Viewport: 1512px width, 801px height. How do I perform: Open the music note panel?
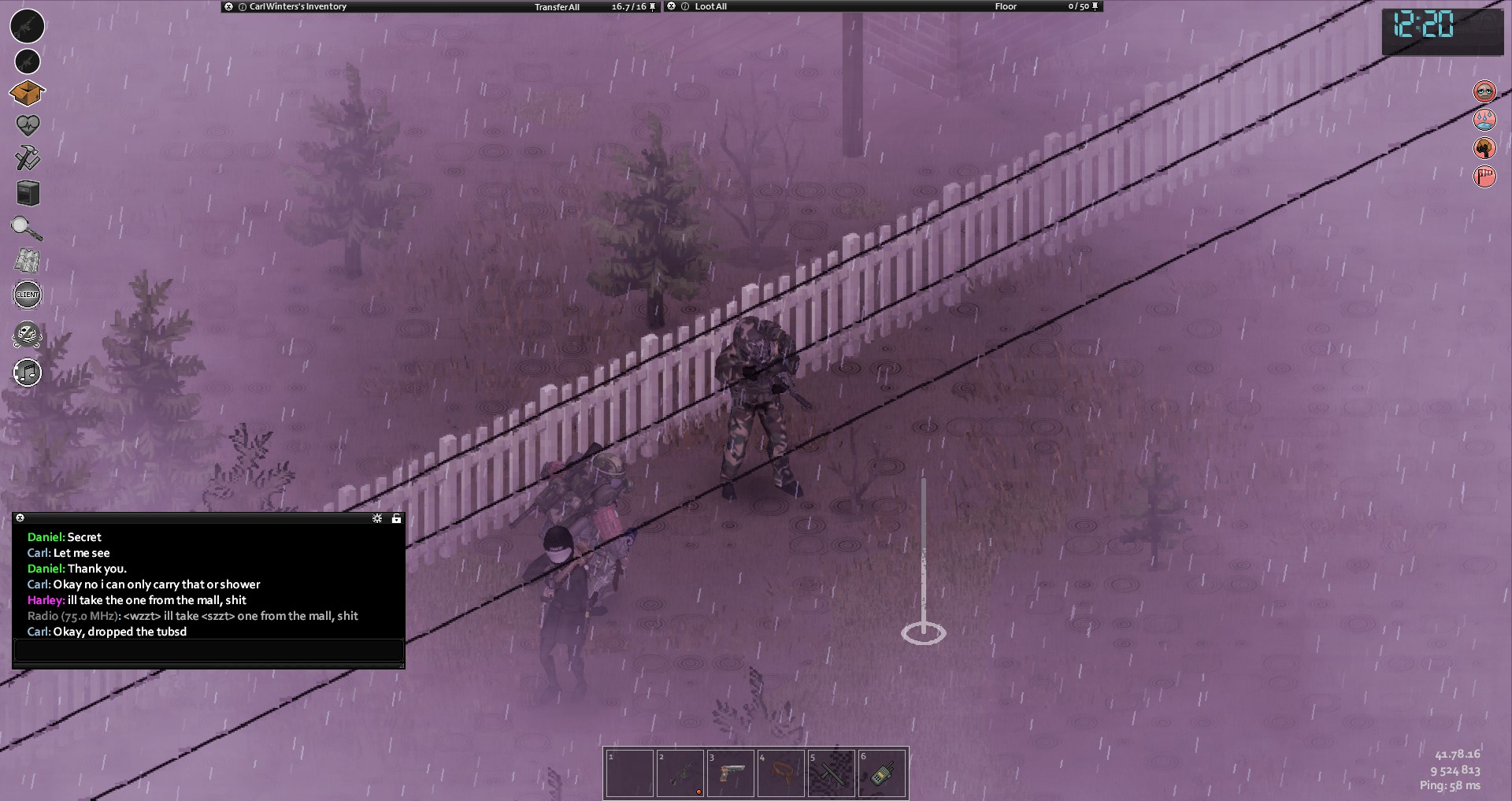tap(28, 373)
